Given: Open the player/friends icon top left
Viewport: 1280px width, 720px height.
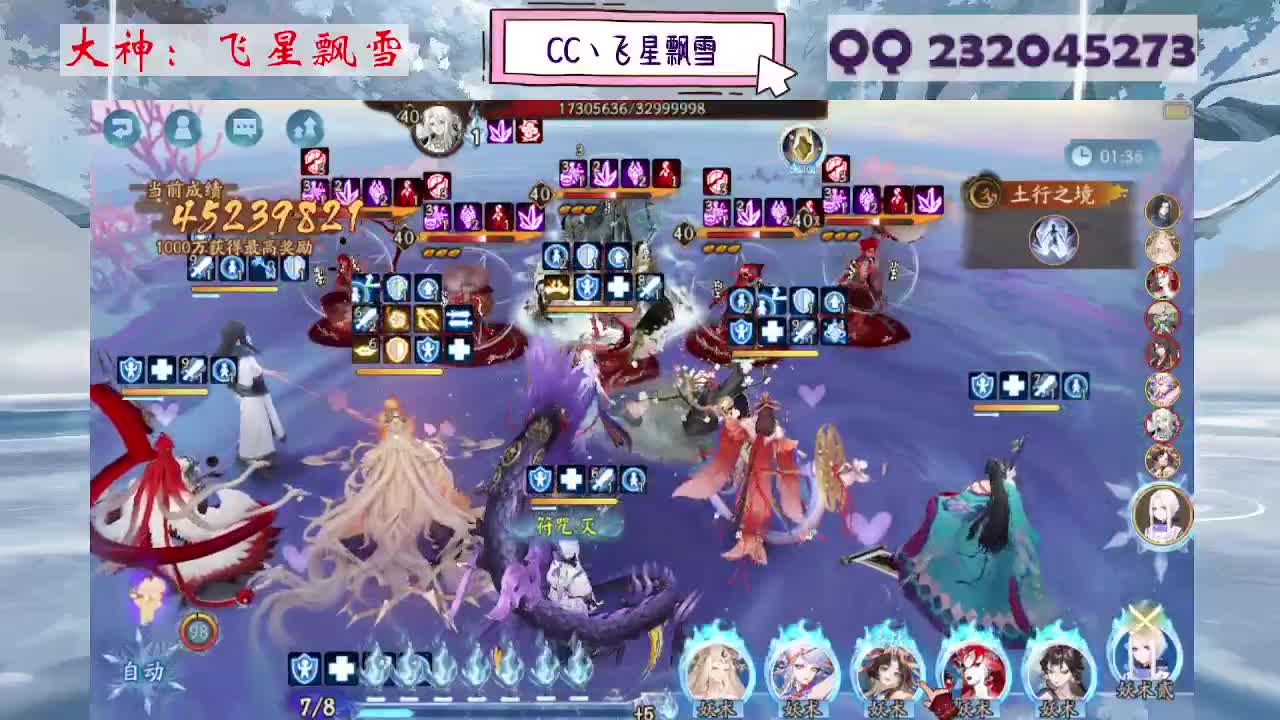Looking at the screenshot, I should pyautogui.click(x=181, y=128).
